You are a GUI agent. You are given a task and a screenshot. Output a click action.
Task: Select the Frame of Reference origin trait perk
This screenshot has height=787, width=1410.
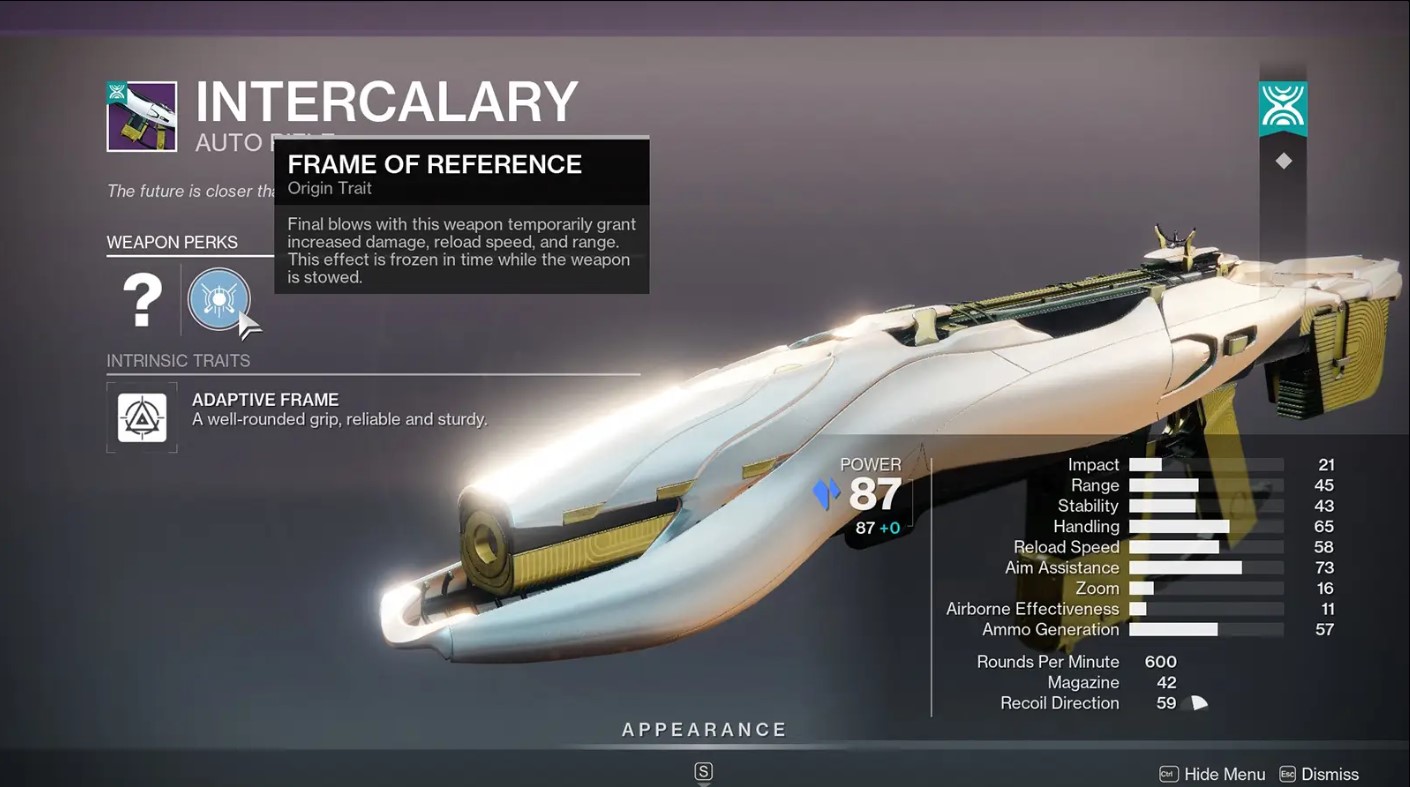point(218,298)
